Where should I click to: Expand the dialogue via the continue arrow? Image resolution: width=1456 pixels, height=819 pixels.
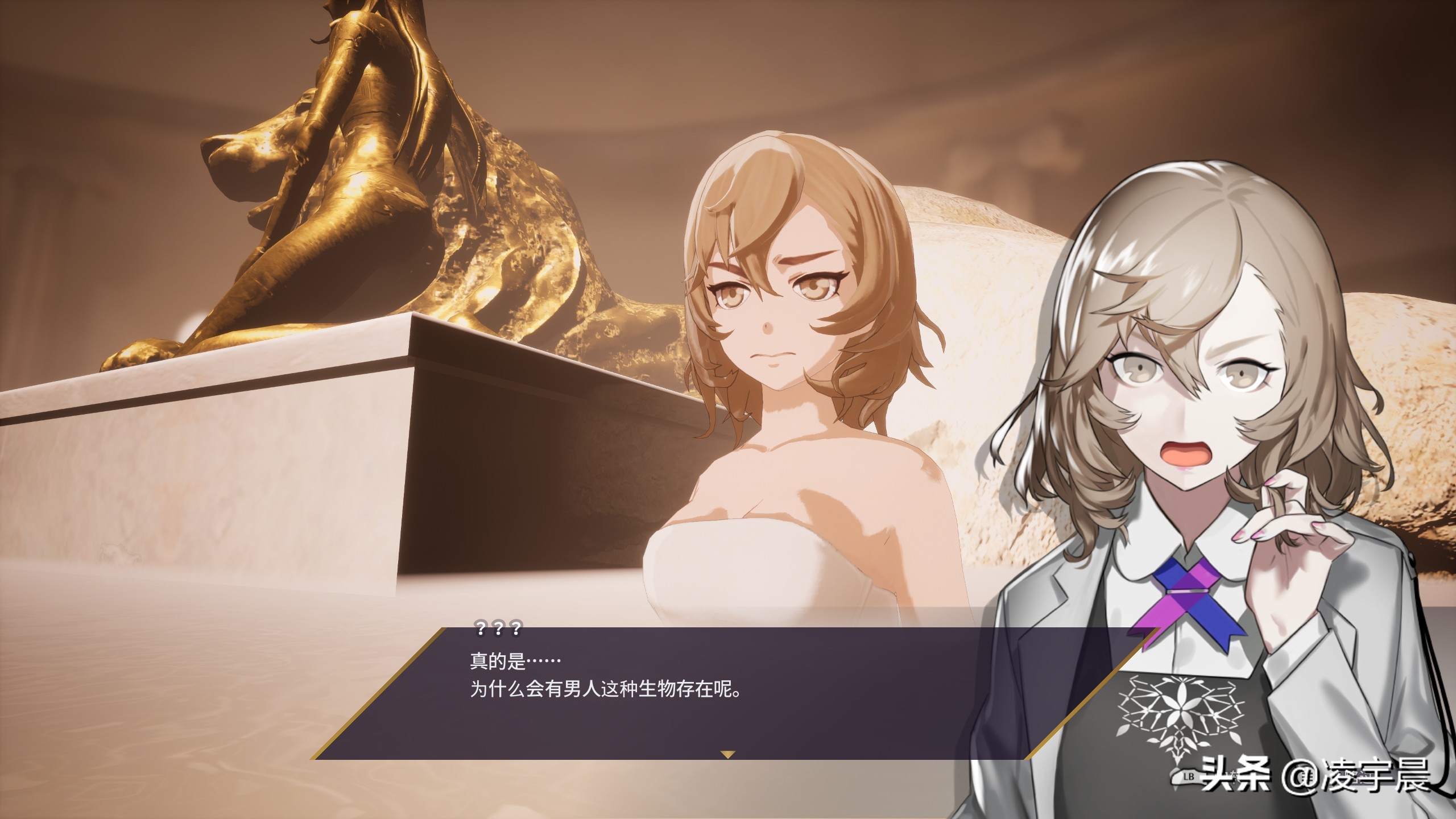click(728, 754)
